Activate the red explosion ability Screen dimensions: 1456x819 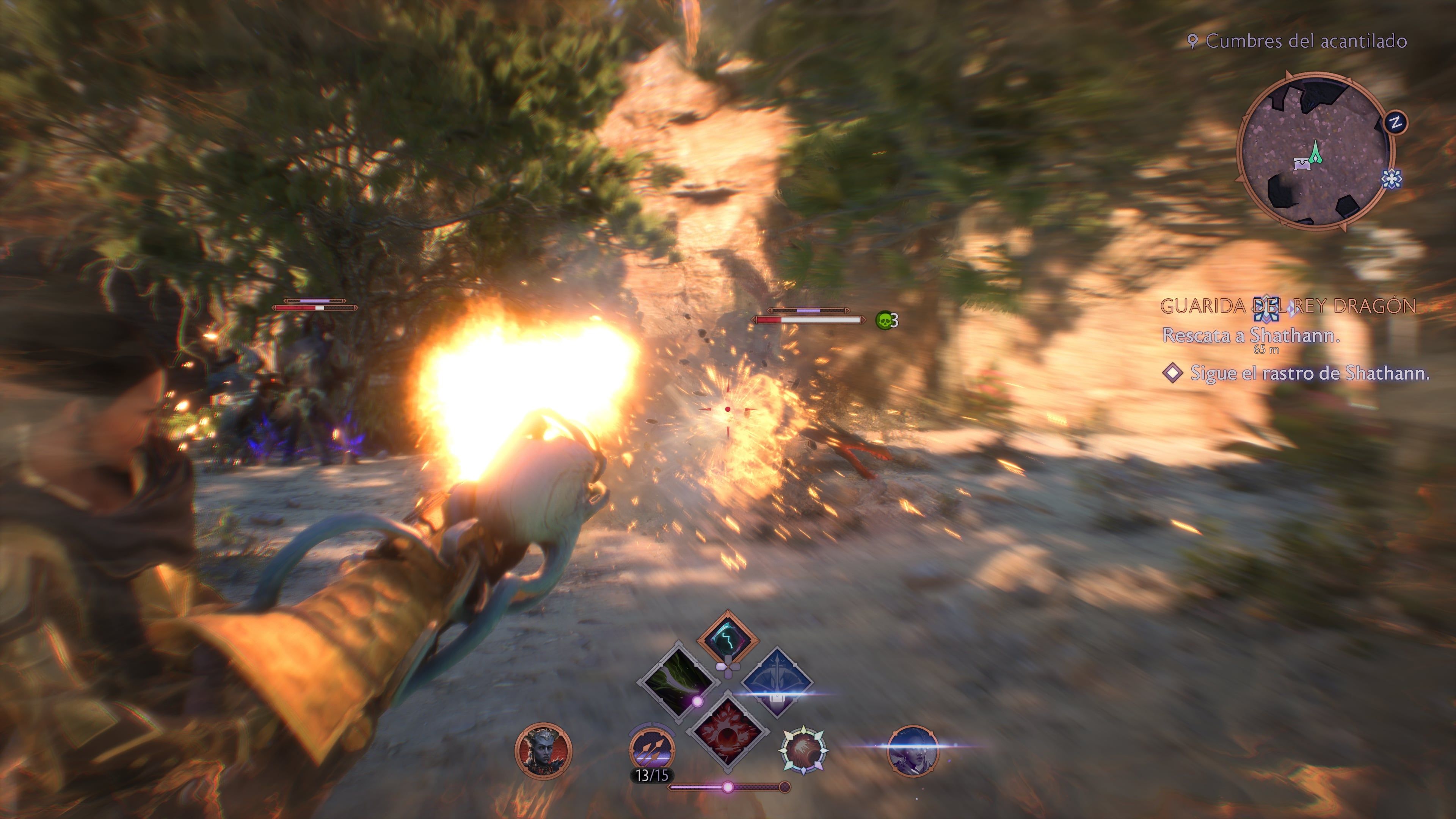pyautogui.click(x=727, y=731)
